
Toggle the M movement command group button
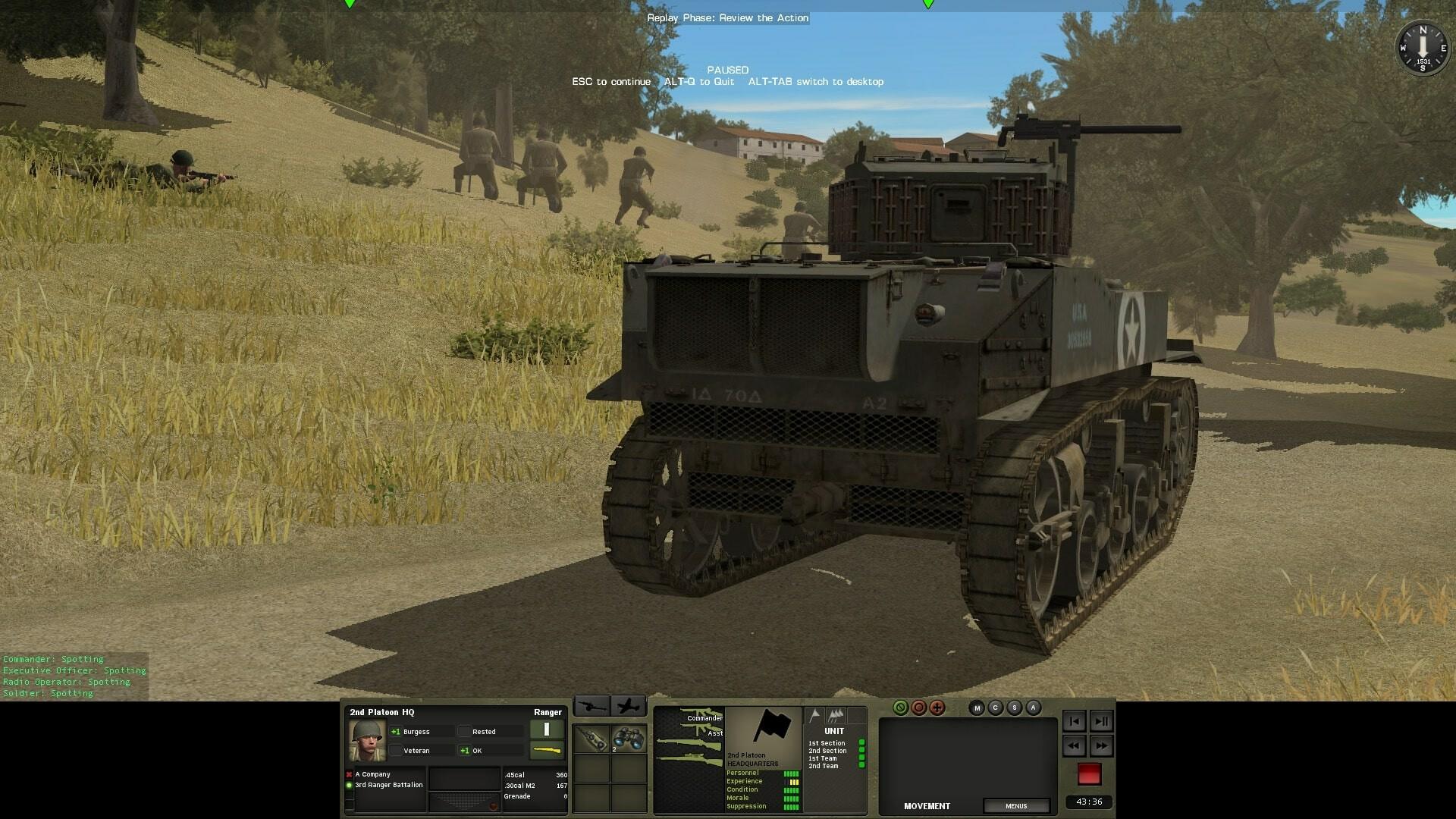tap(977, 708)
